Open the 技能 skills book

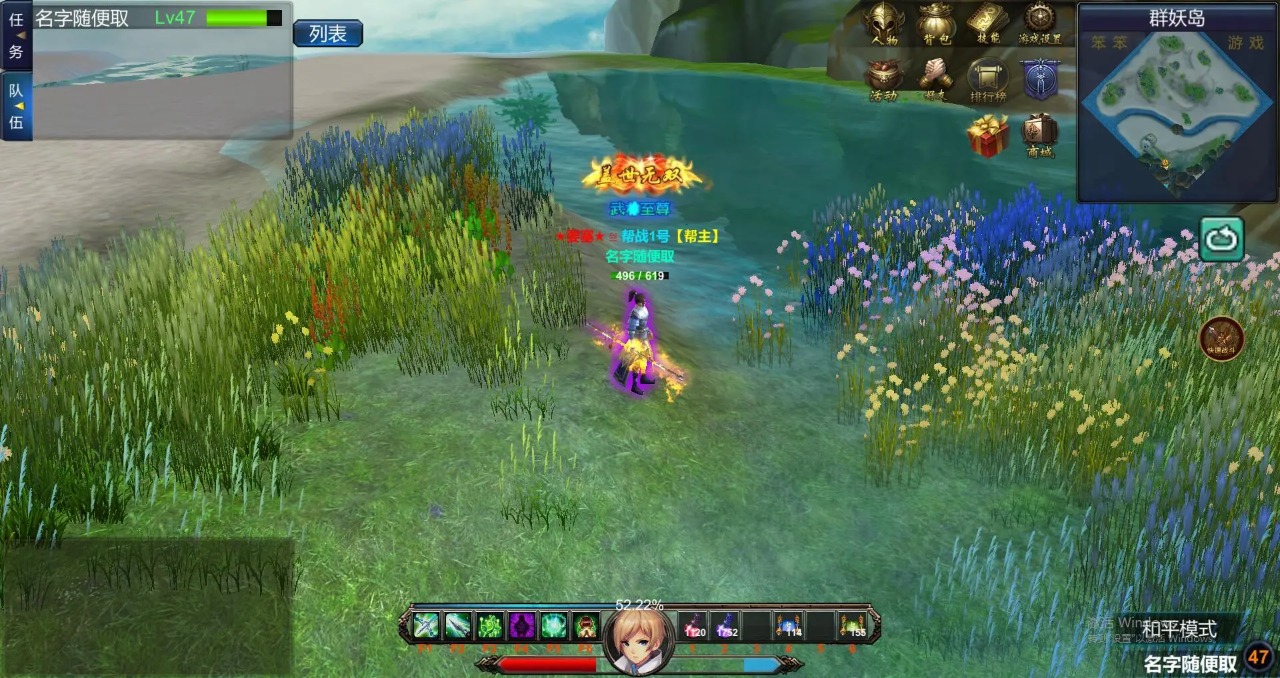[x=987, y=22]
